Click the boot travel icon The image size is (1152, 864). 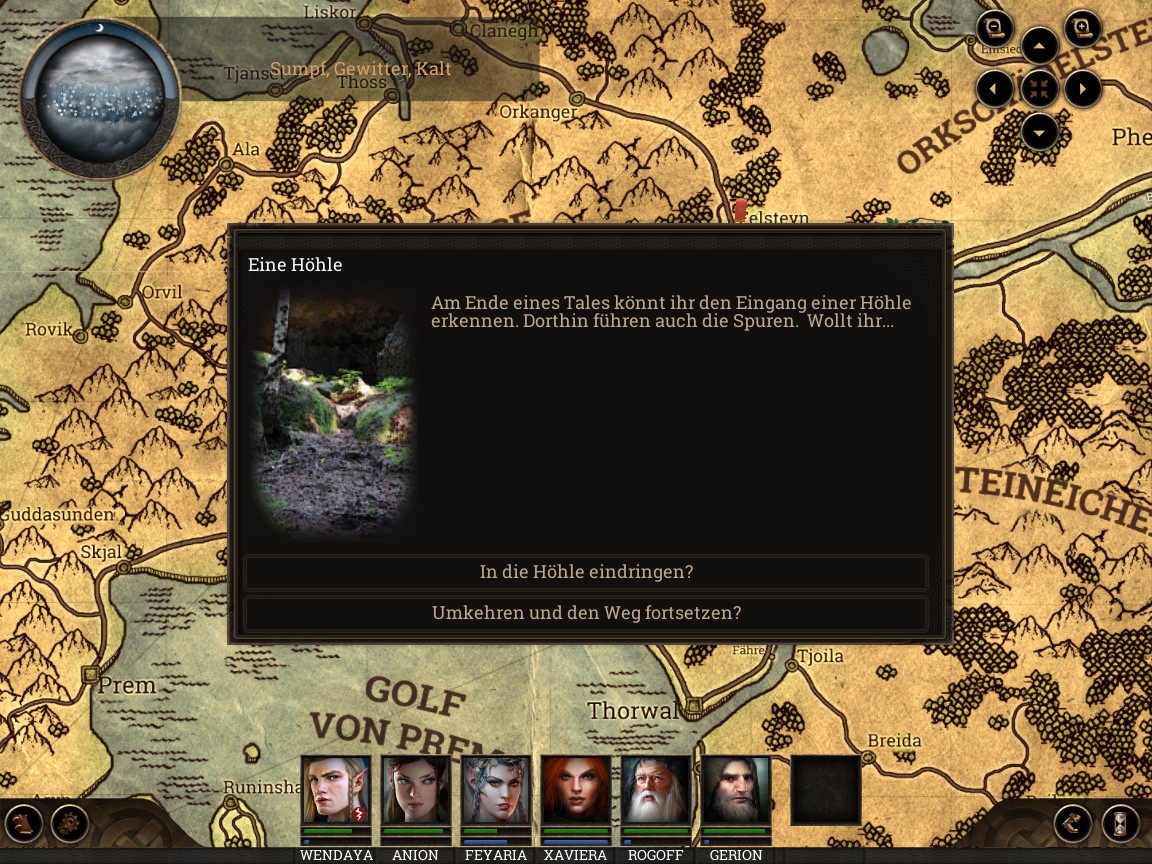pyautogui.click(x=1073, y=824)
